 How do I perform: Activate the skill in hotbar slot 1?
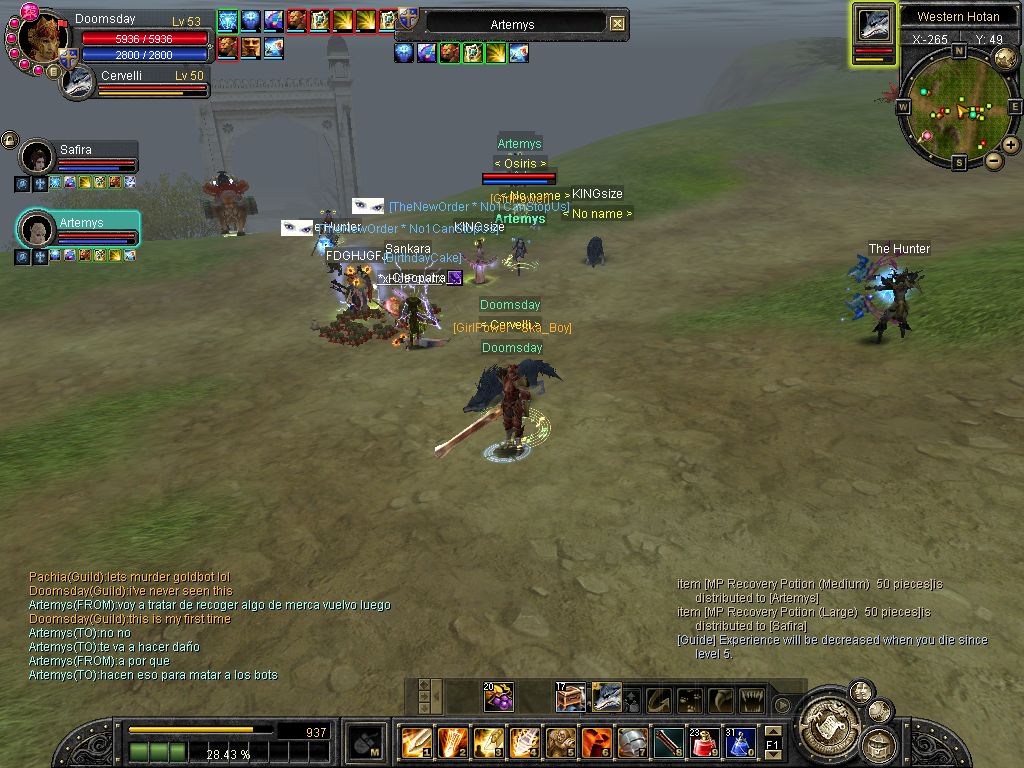(x=416, y=742)
